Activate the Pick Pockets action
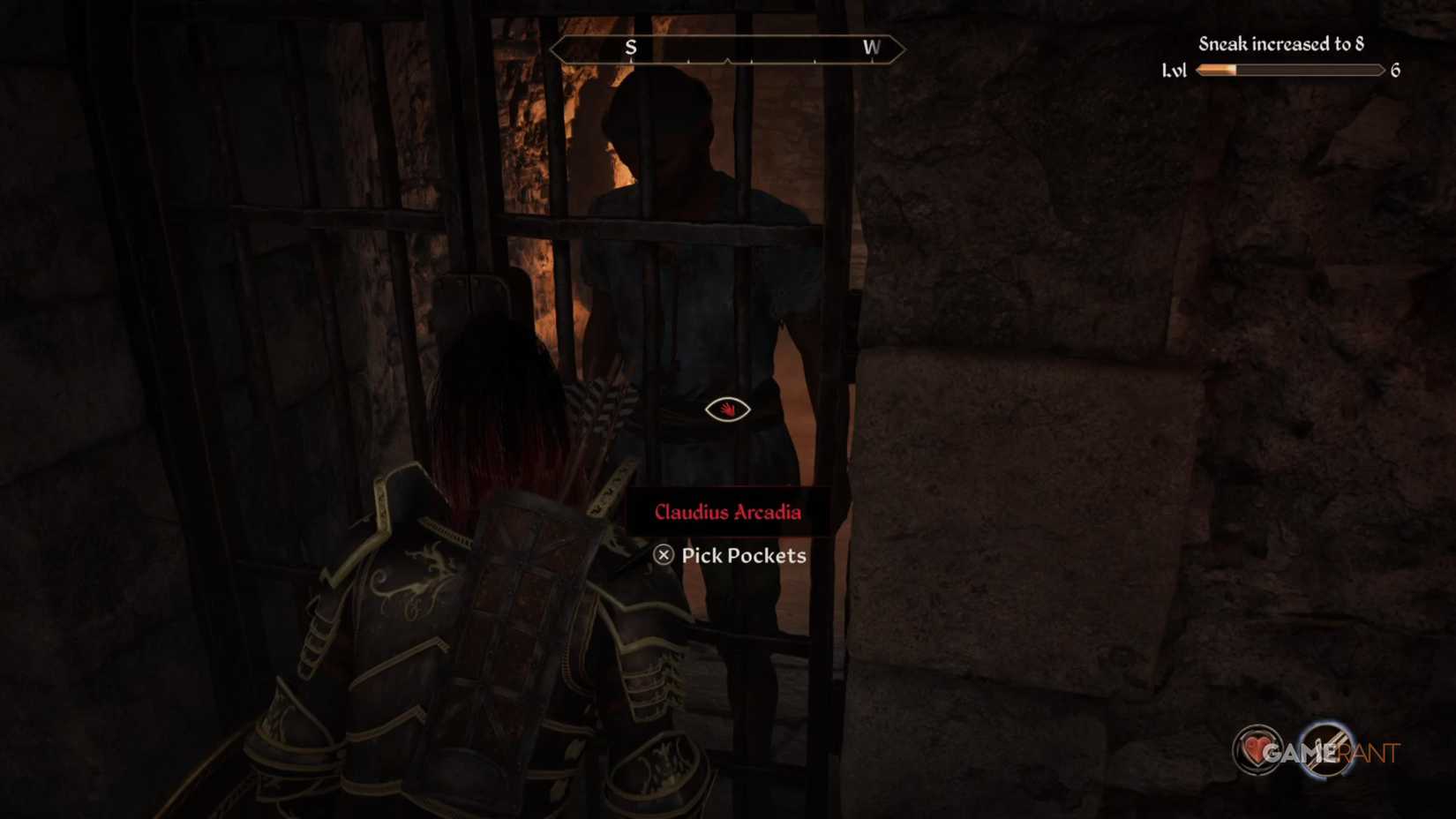 click(731, 556)
